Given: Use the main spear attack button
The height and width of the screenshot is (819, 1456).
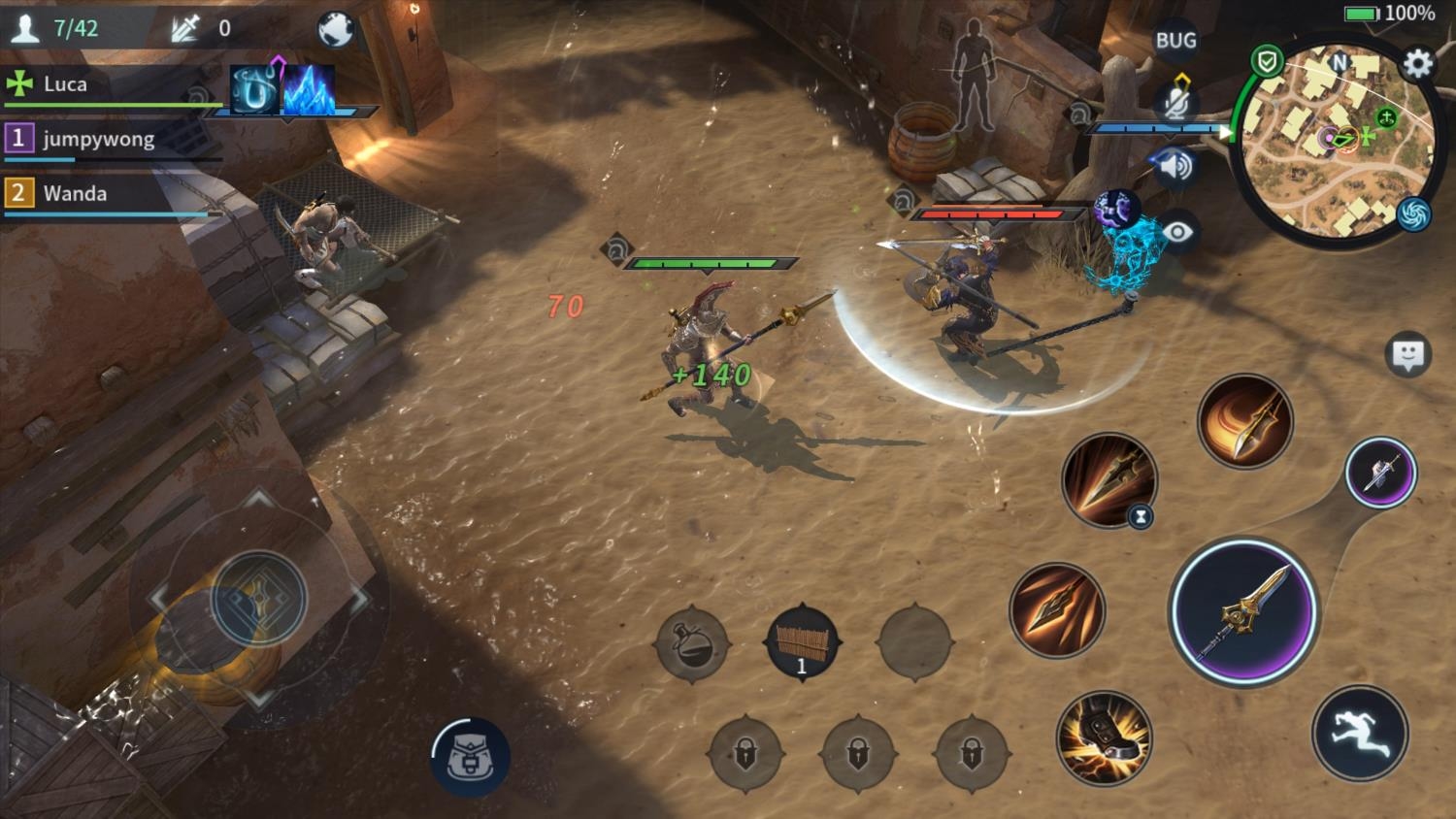Looking at the screenshot, I should [1243, 611].
